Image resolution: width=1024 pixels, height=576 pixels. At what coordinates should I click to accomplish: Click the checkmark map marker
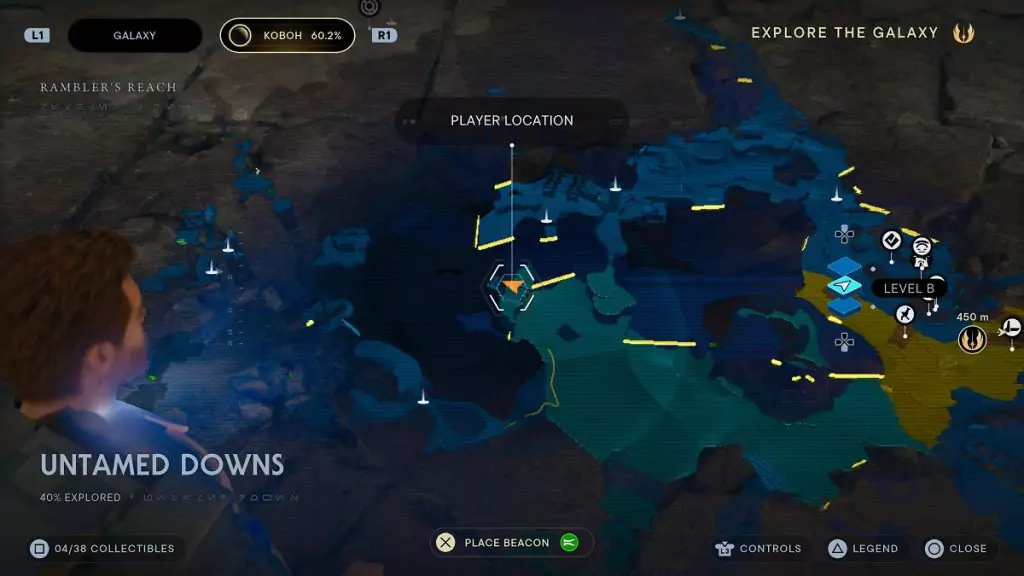pos(891,240)
